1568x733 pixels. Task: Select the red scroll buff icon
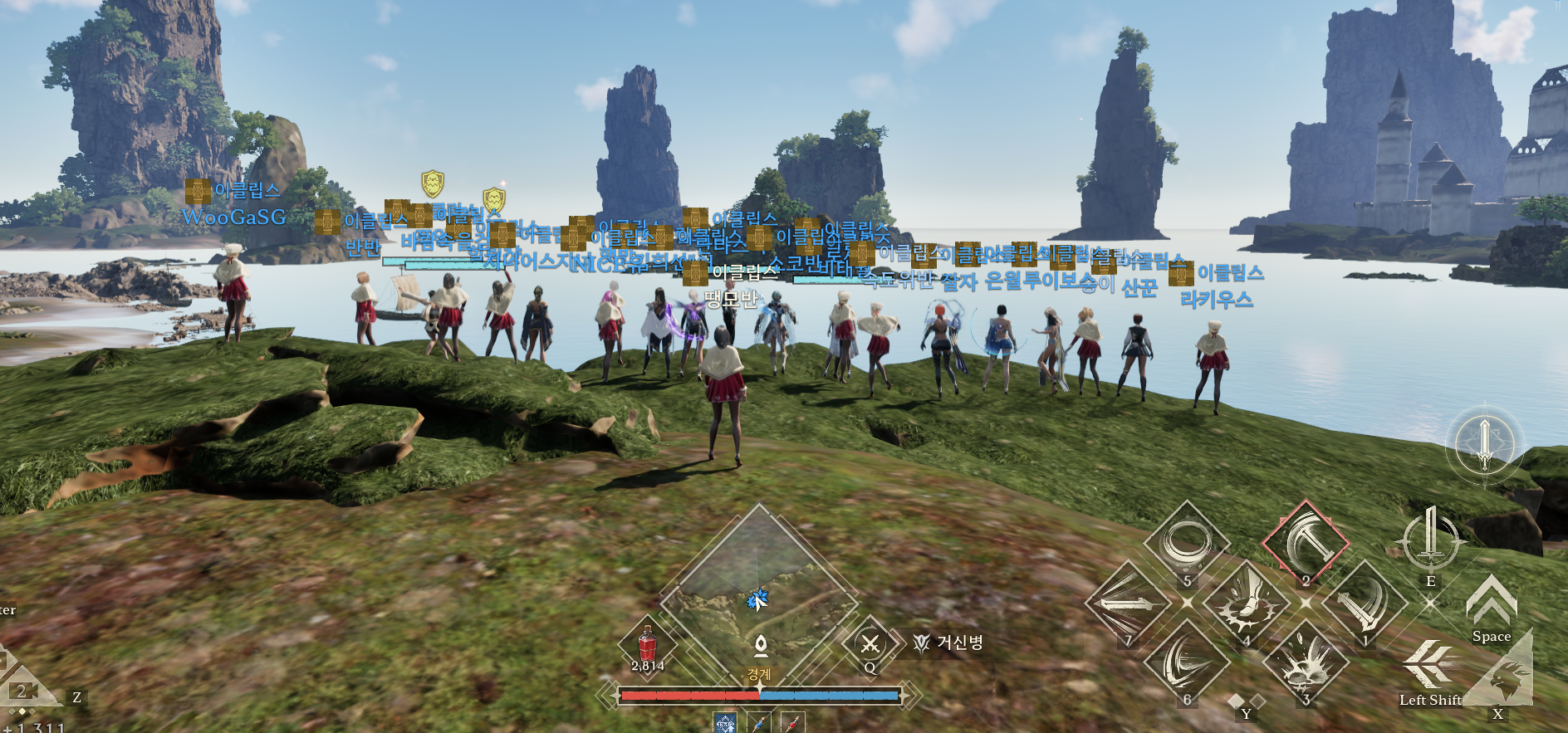pyautogui.click(x=792, y=724)
